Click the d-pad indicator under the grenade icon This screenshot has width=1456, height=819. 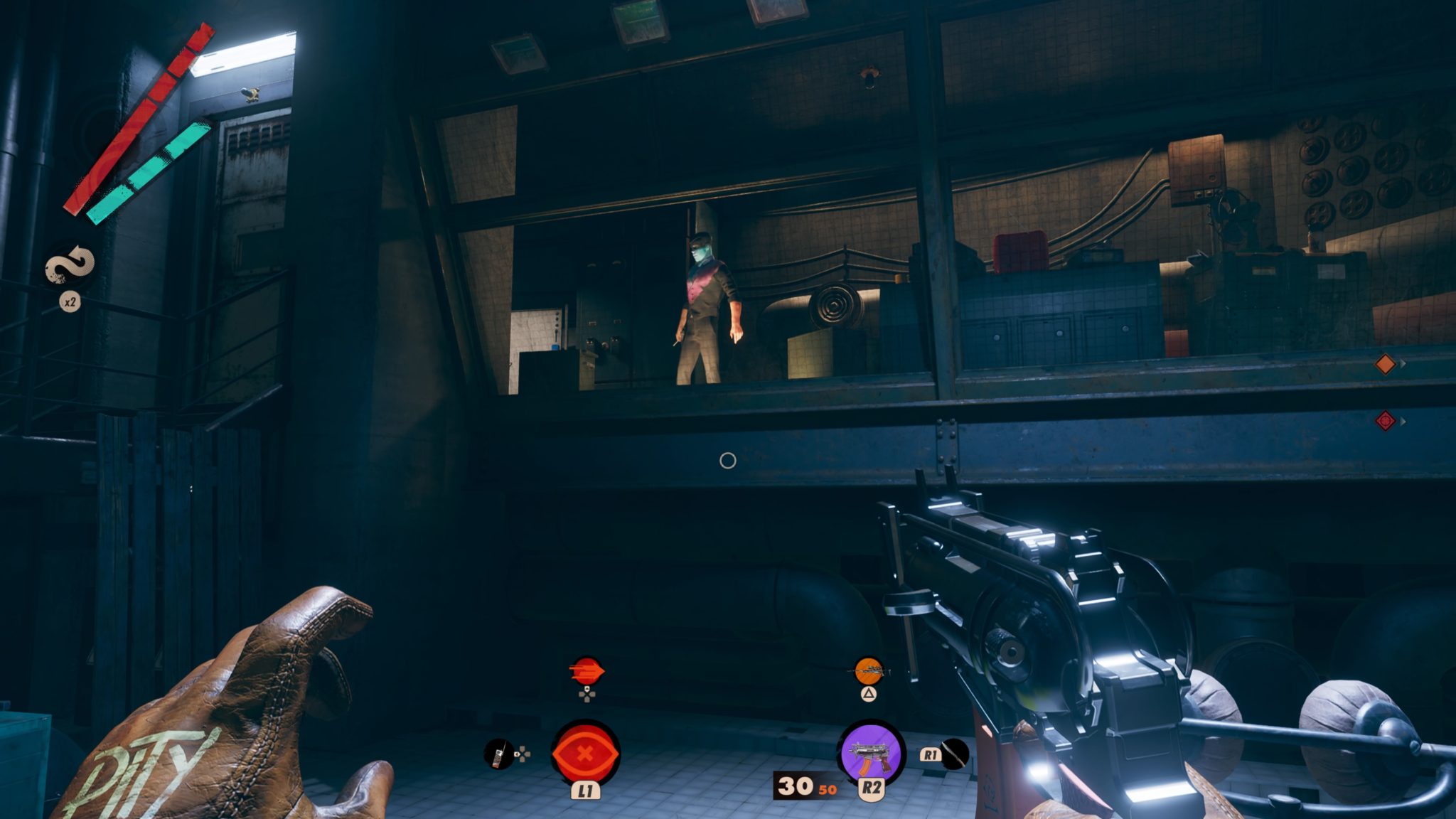pos(587,696)
